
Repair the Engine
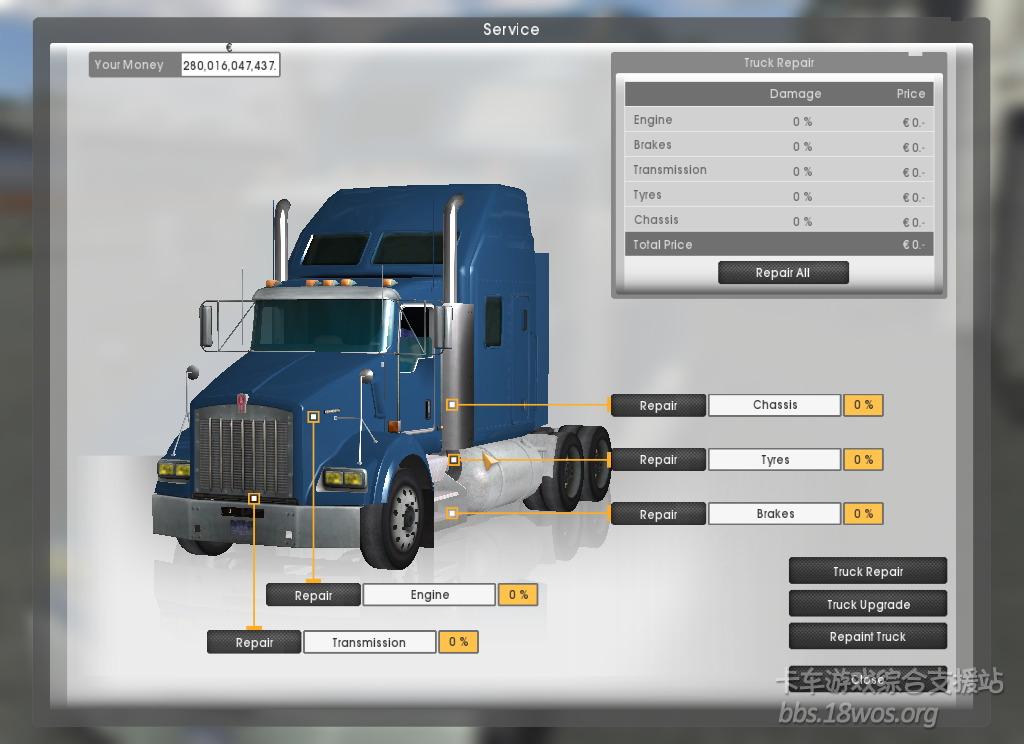point(313,596)
